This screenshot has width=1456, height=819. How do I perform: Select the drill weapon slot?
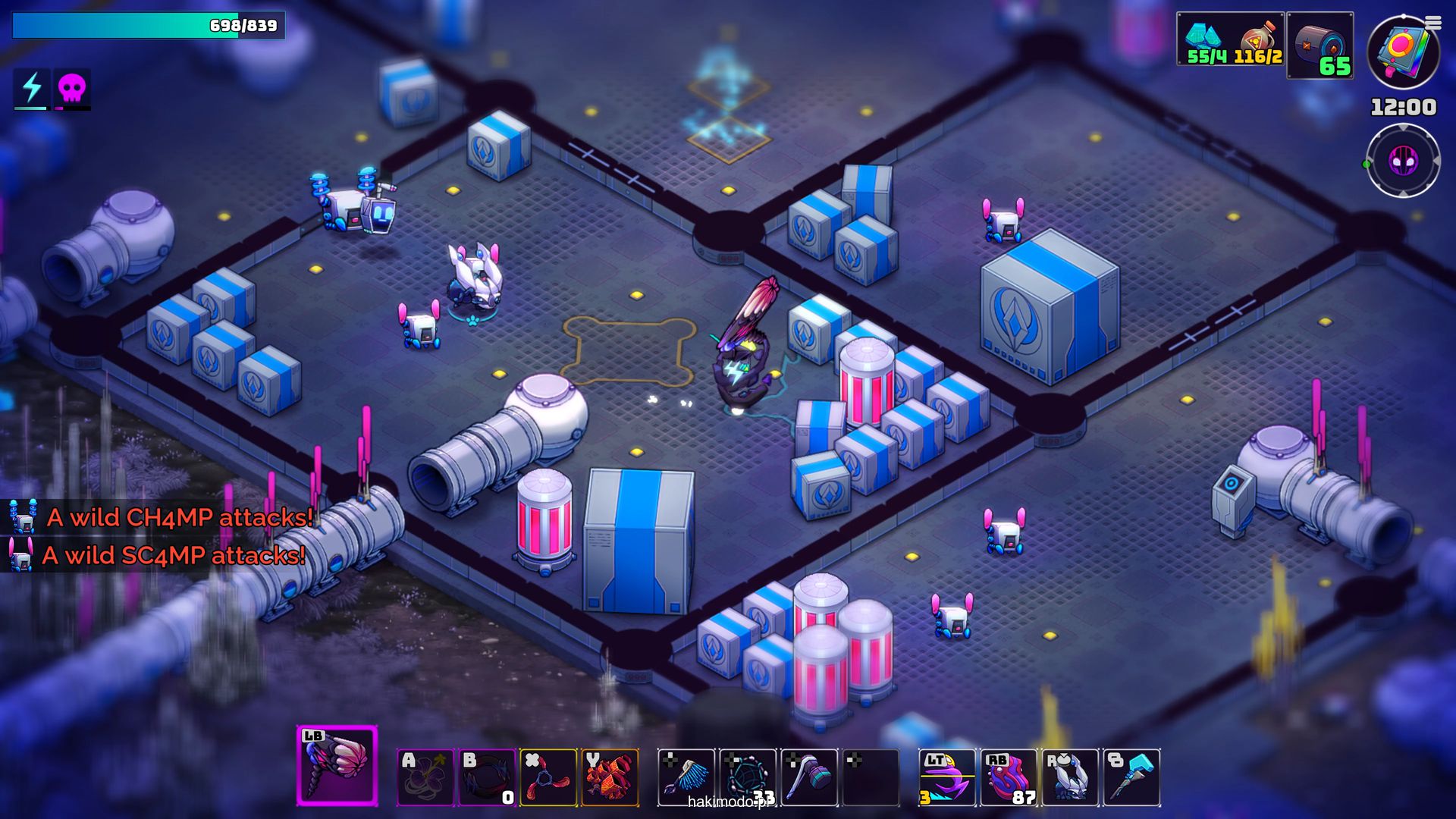(337, 764)
